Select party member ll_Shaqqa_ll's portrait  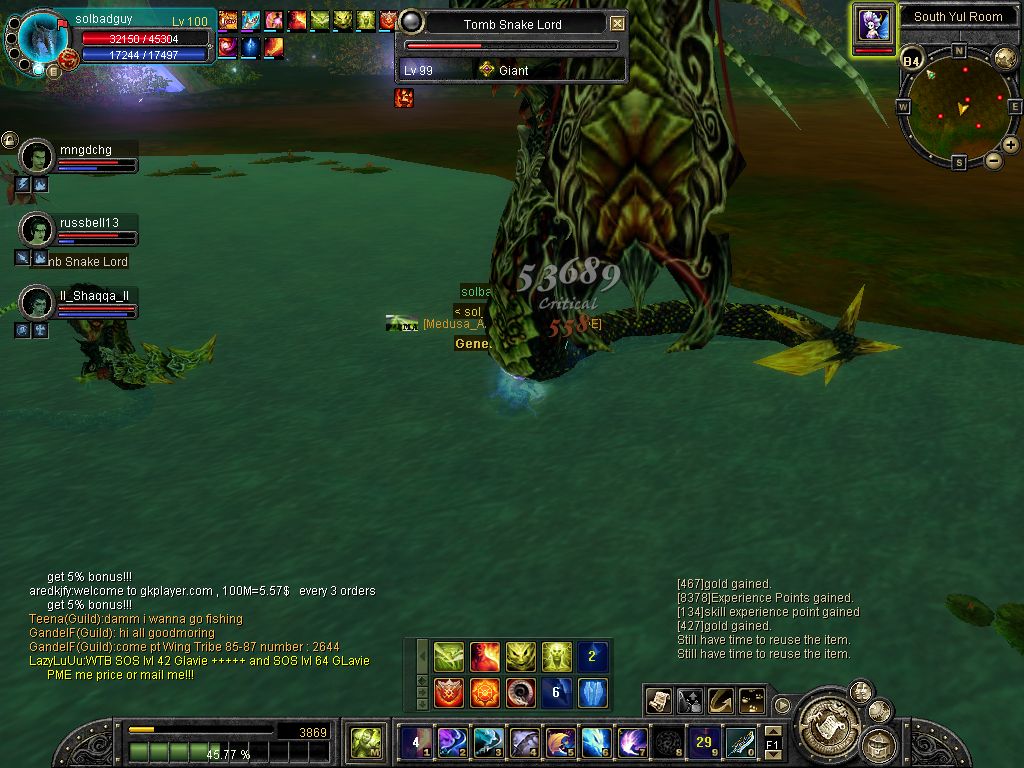point(36,303)
